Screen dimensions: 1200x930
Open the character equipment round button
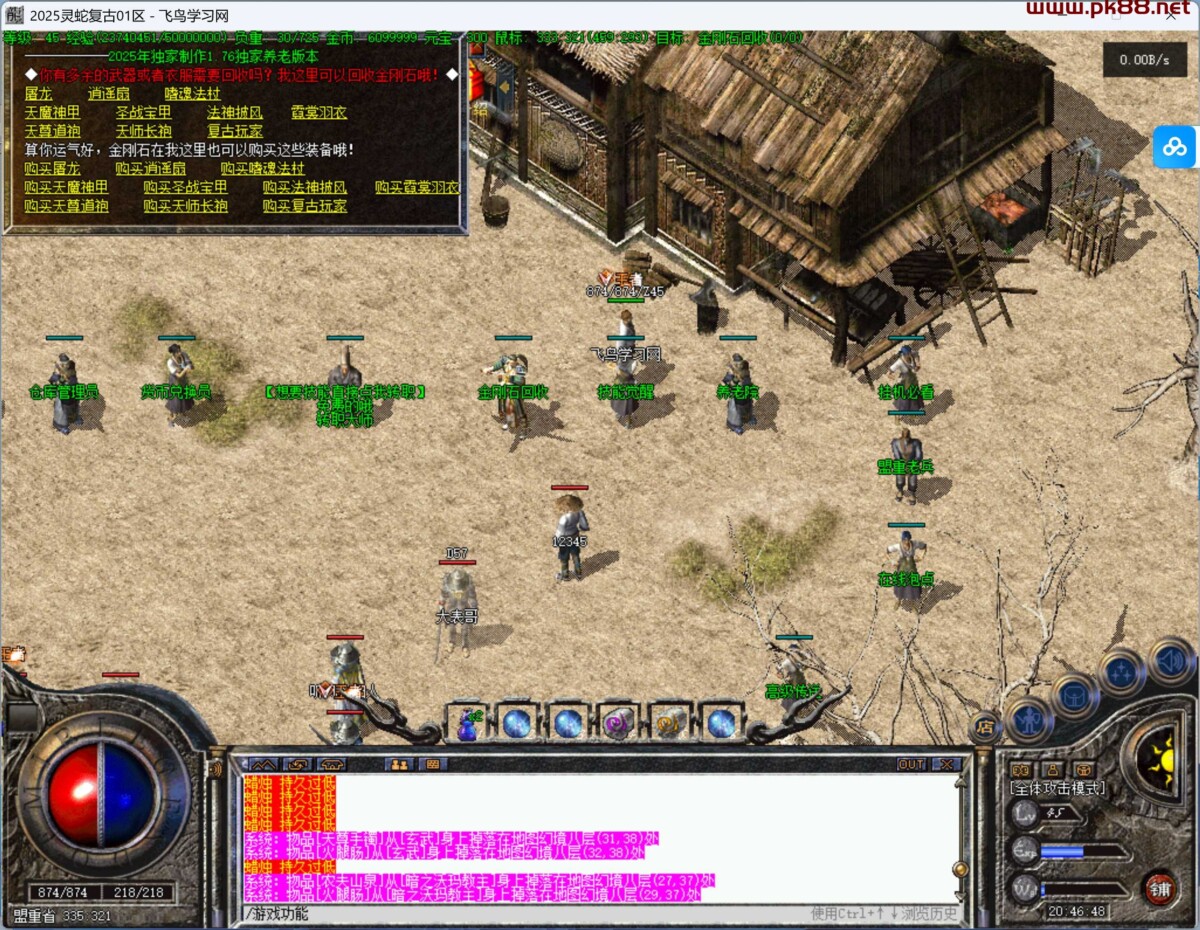tap(1028, 719)
